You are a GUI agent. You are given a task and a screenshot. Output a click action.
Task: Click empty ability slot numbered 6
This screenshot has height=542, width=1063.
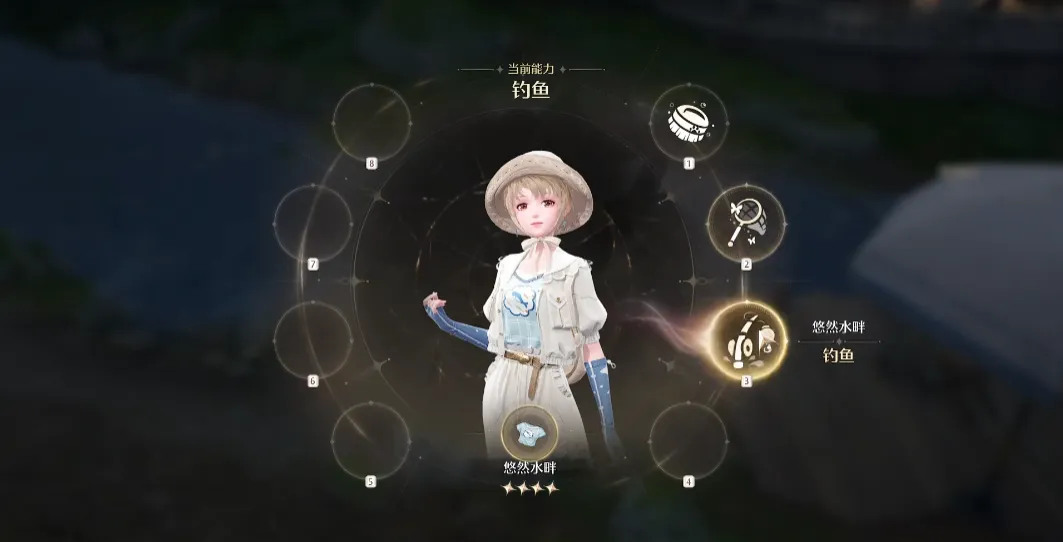[313, 340]
